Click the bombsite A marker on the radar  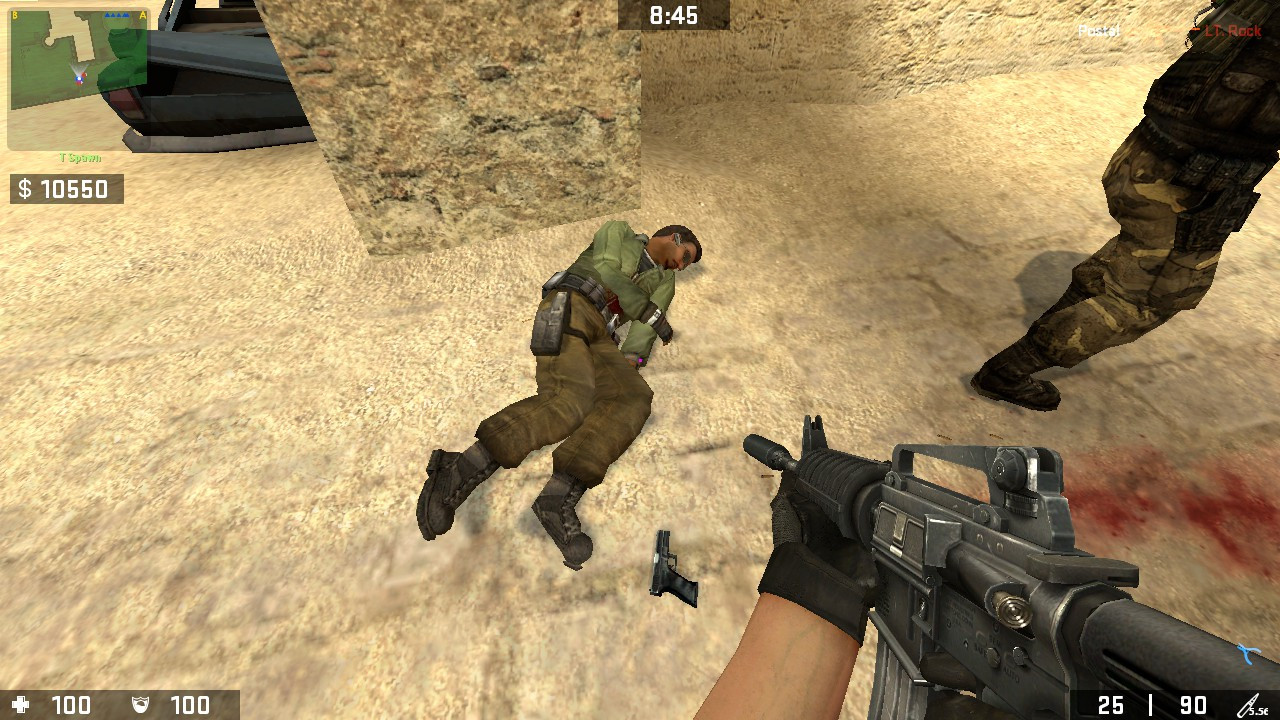click(x=142, y=14)
